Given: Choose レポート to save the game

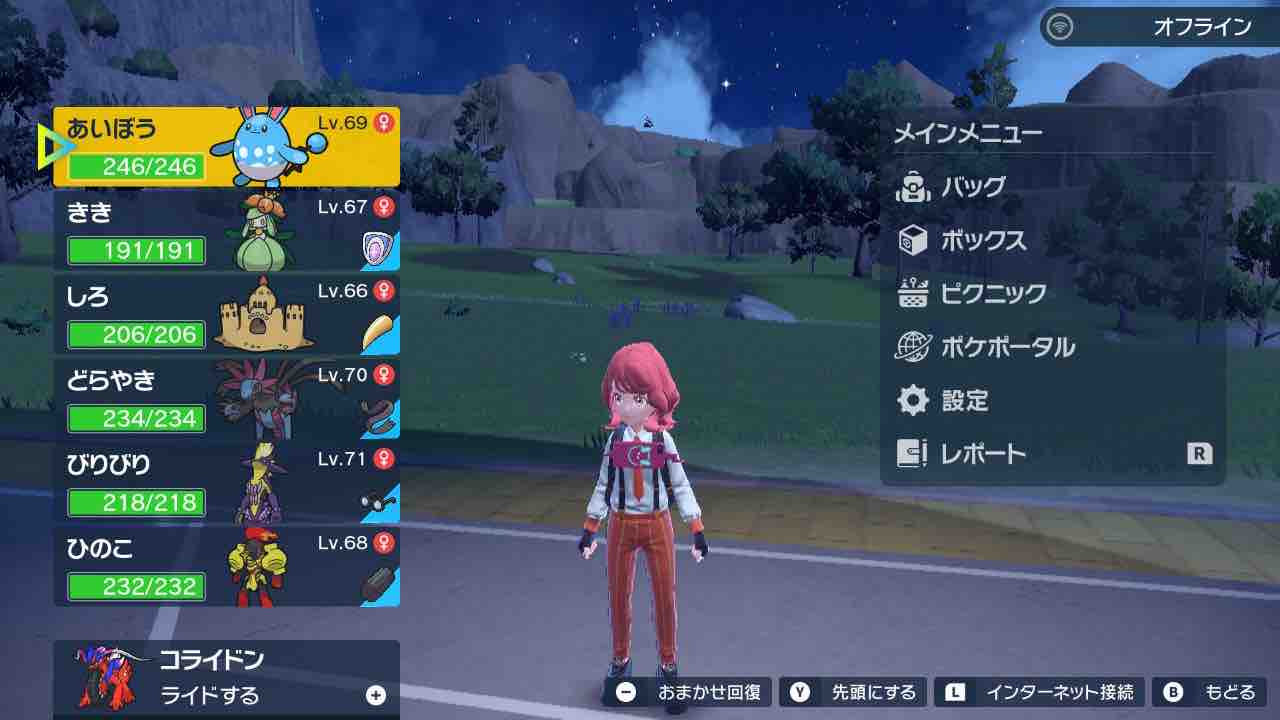Looking at the screenshot, I should (982, 454).
